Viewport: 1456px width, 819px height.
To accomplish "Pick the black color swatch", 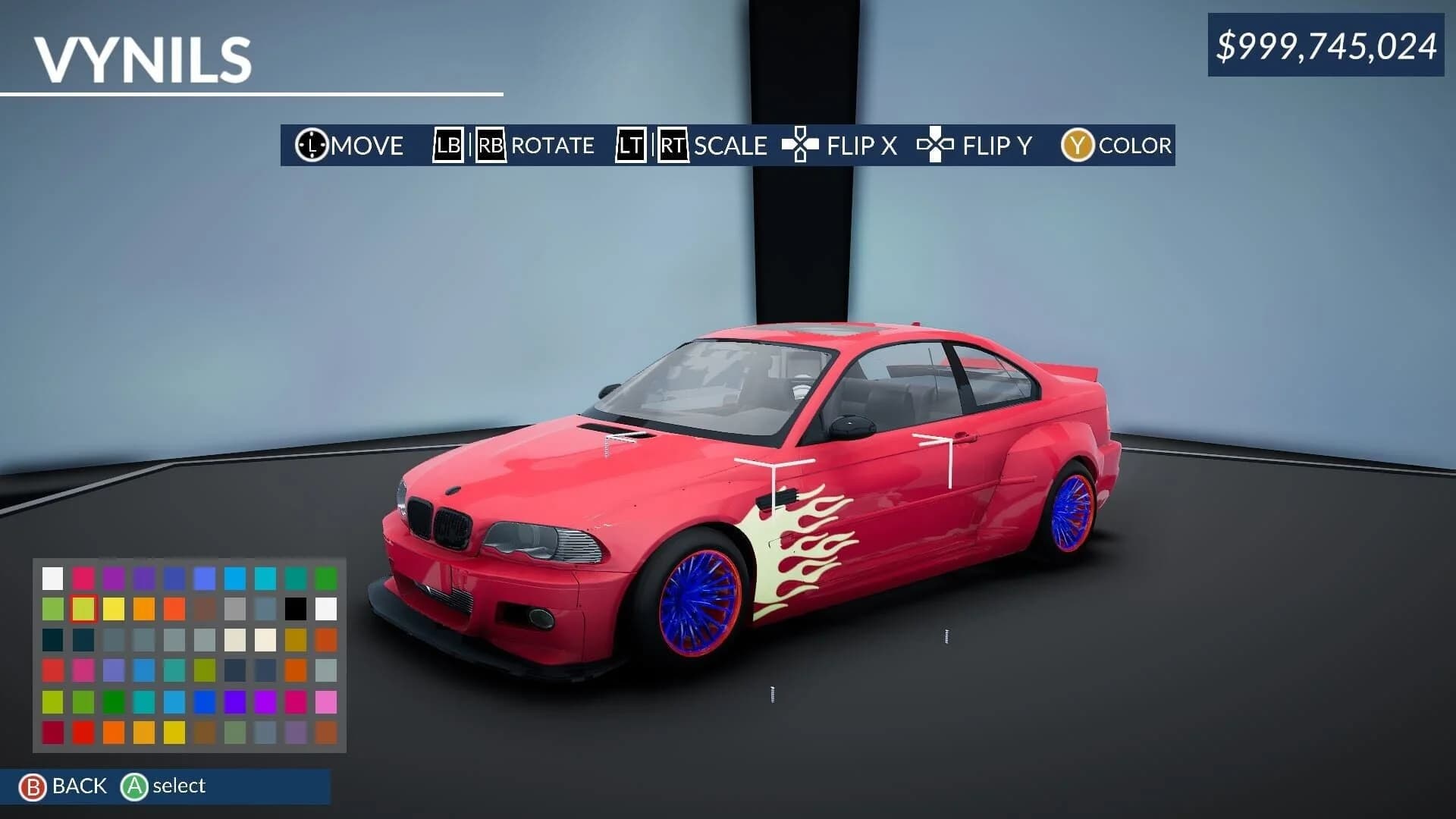I will [296, 608].
